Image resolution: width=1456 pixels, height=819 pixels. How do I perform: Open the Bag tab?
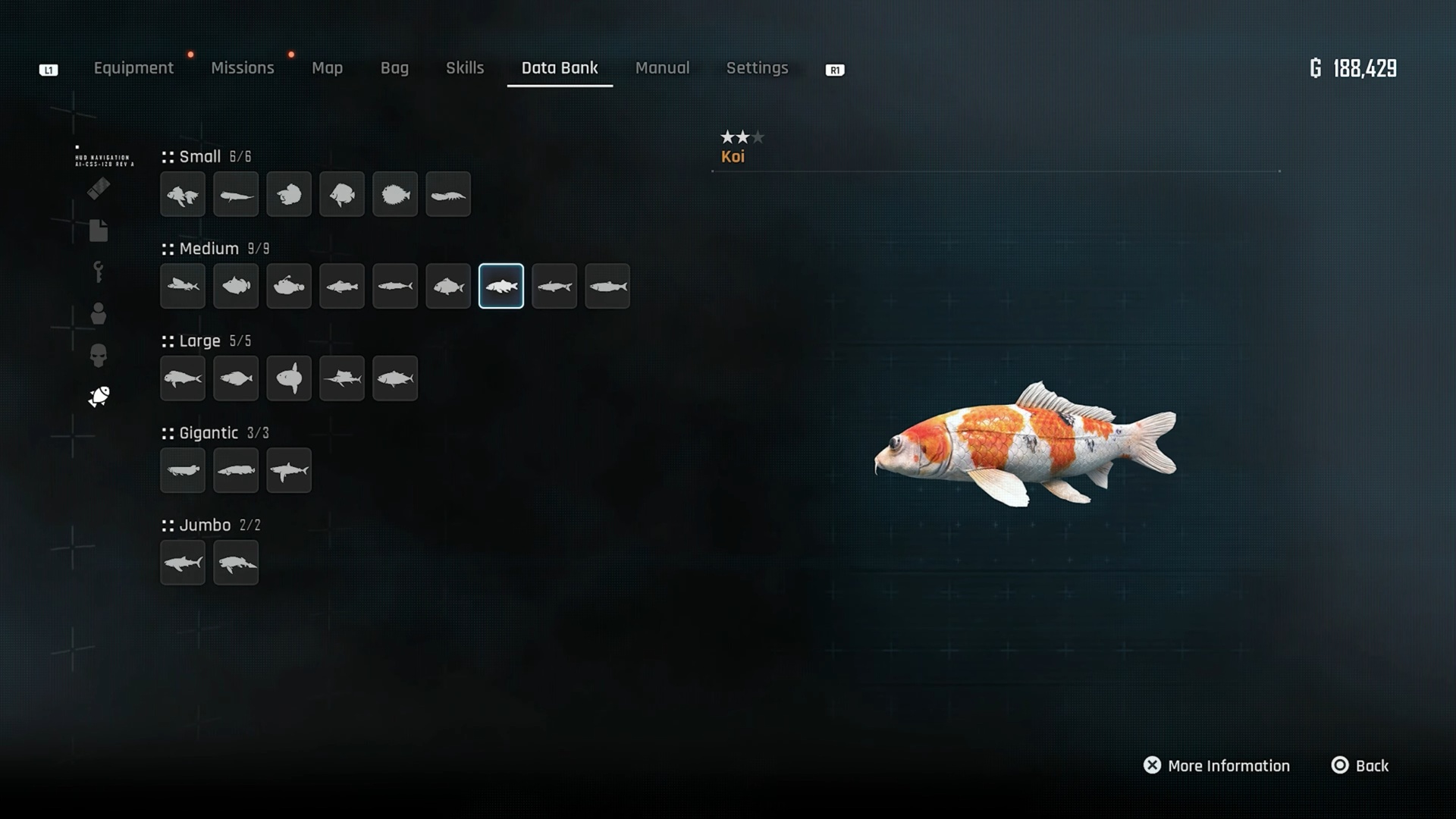(394, 68)
